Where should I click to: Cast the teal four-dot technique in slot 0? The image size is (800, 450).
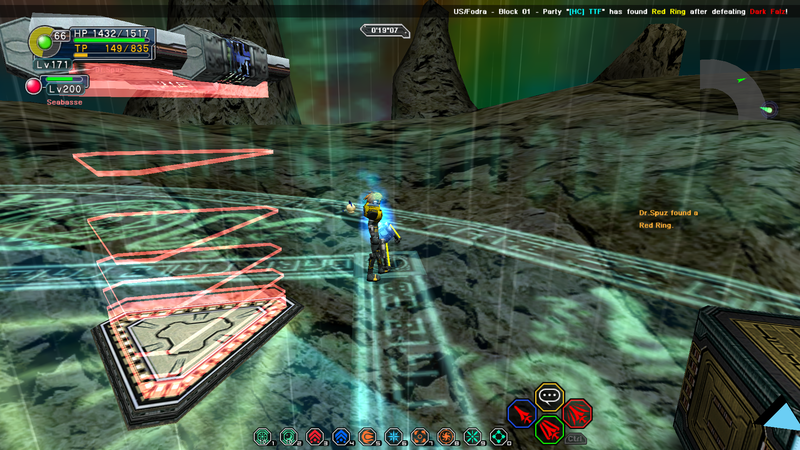pos(498,436)
